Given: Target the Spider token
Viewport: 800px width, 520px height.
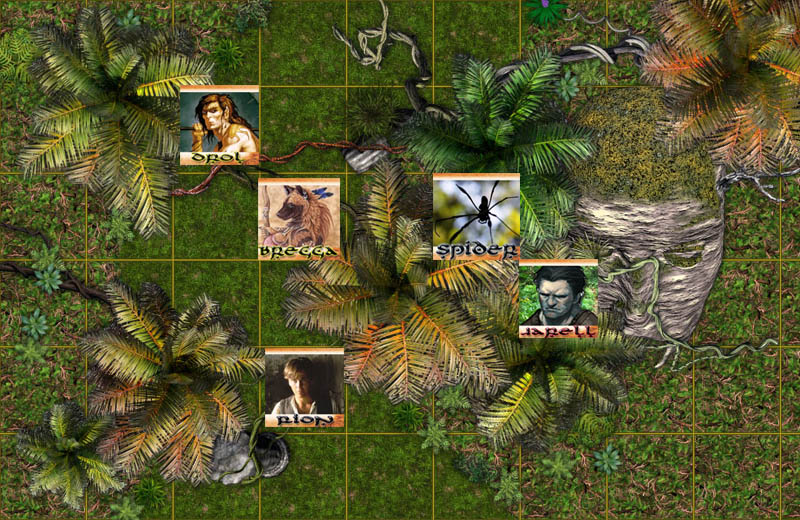Looking at the screenshot, I should (476, 215).
